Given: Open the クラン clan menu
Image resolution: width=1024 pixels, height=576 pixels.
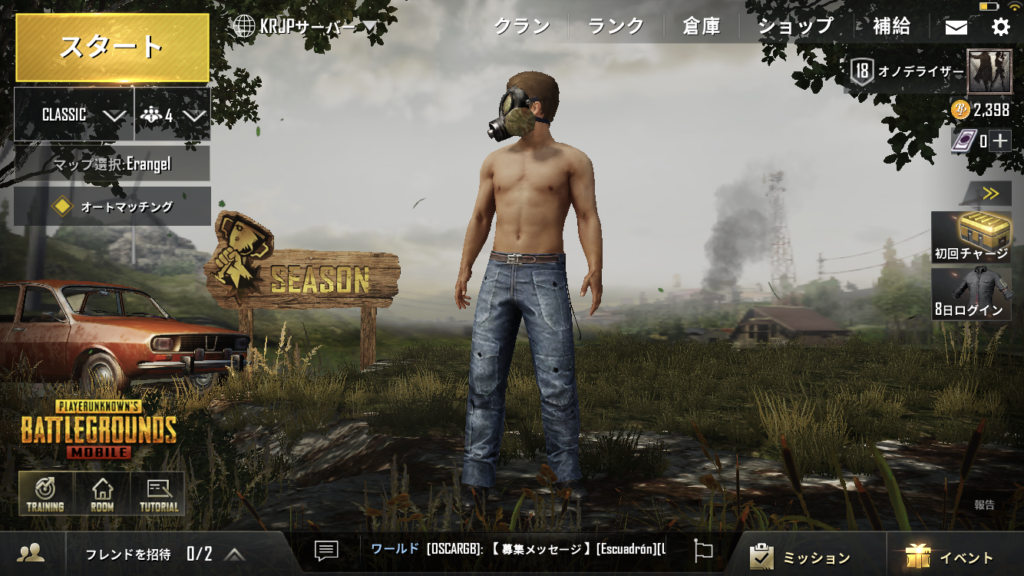Looking at the screenshot, I should click(522, 27).
